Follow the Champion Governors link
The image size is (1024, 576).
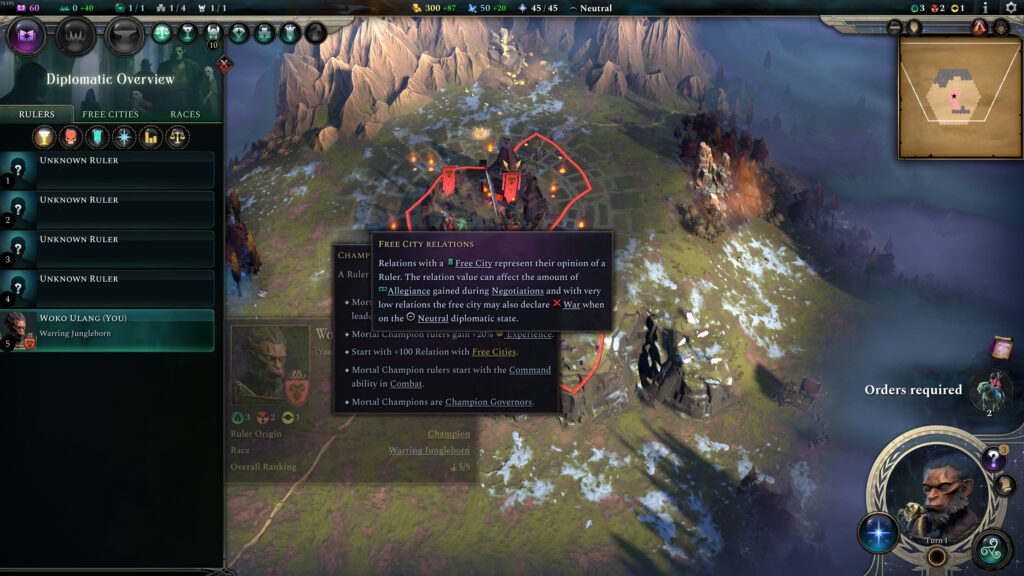[488, 402]
